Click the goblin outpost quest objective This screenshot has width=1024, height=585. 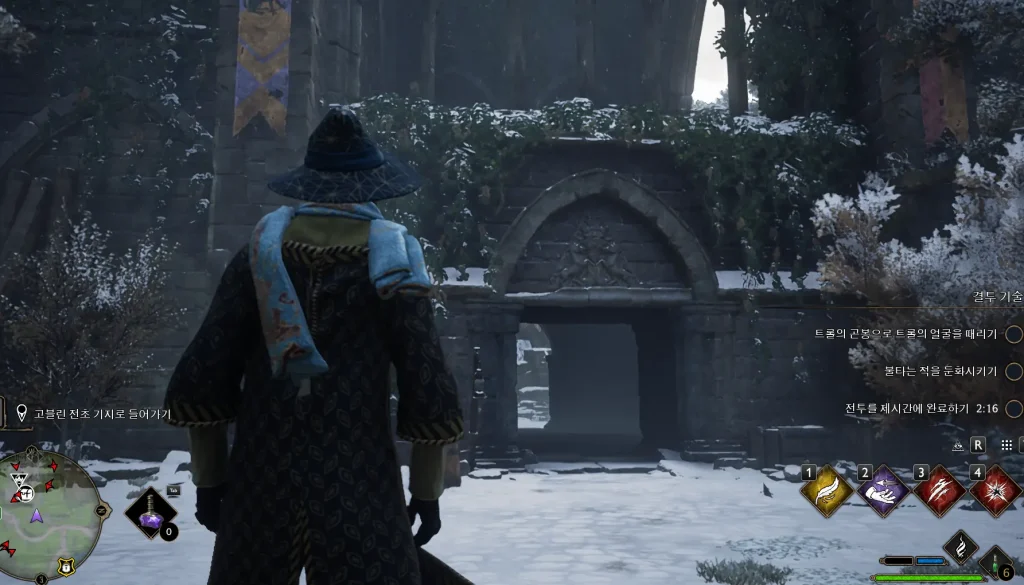102,414
